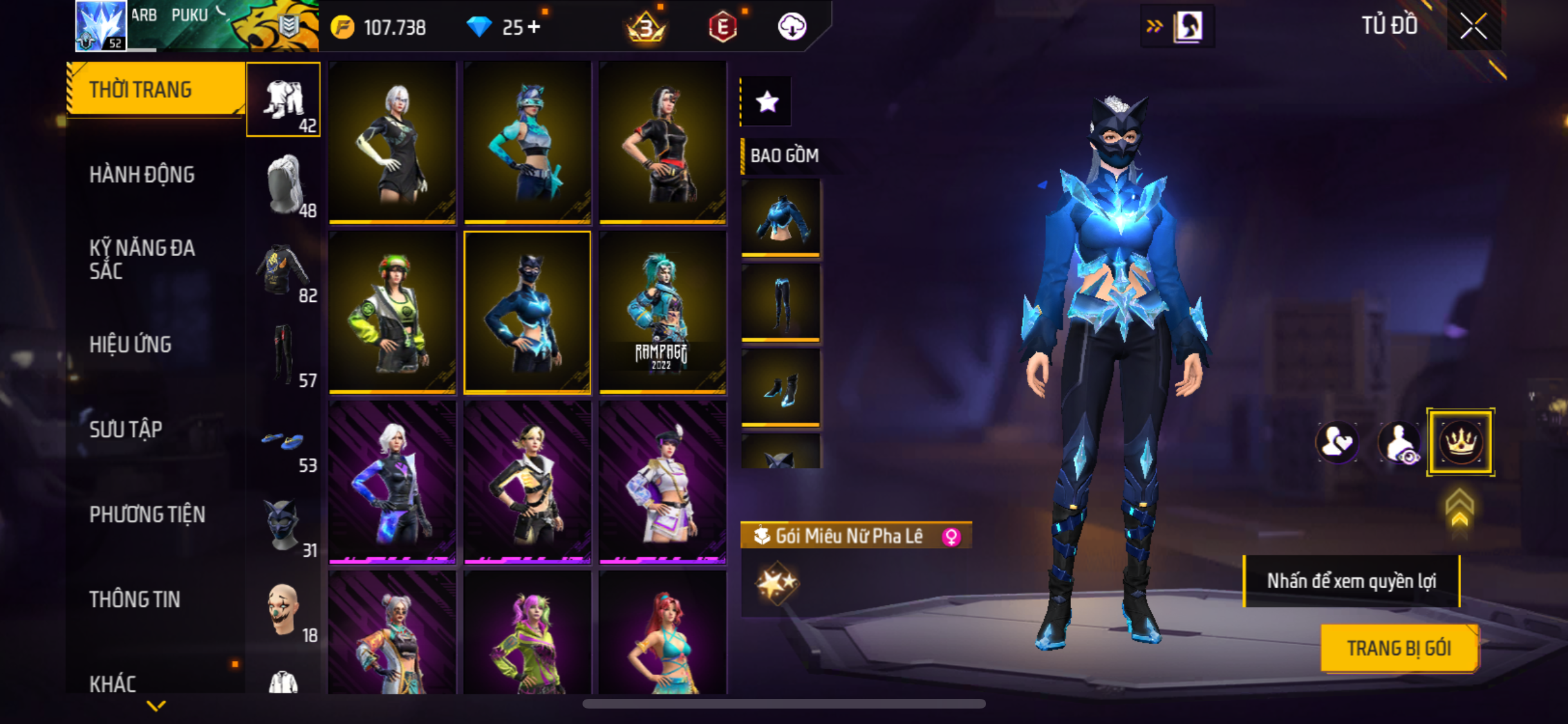Click the Trang Bị Gói button
The height and width of the screenshot is (724, 1568).
(x=1399, y=648)
